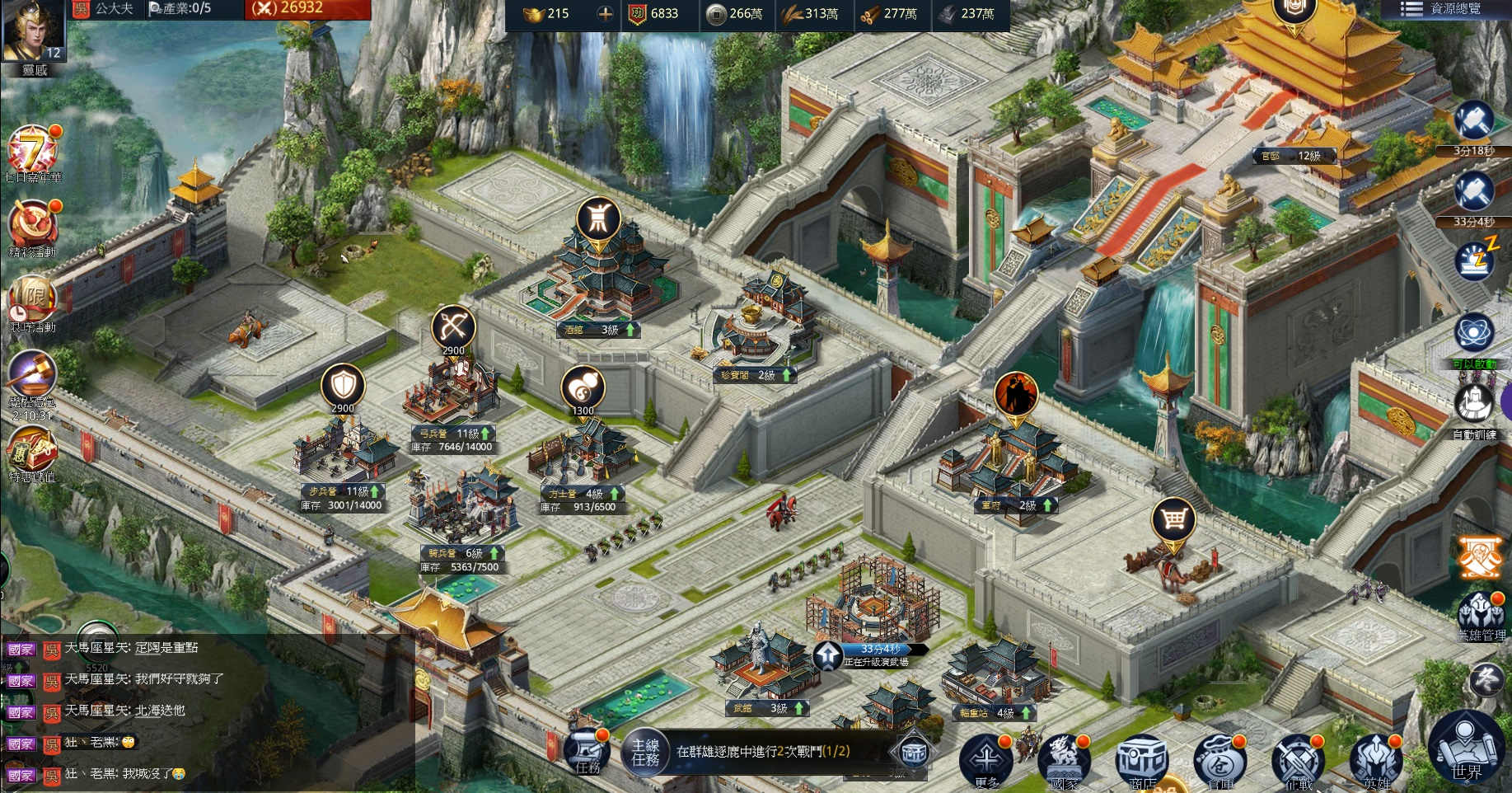Open the 更多 more options menu

point(986,758)
